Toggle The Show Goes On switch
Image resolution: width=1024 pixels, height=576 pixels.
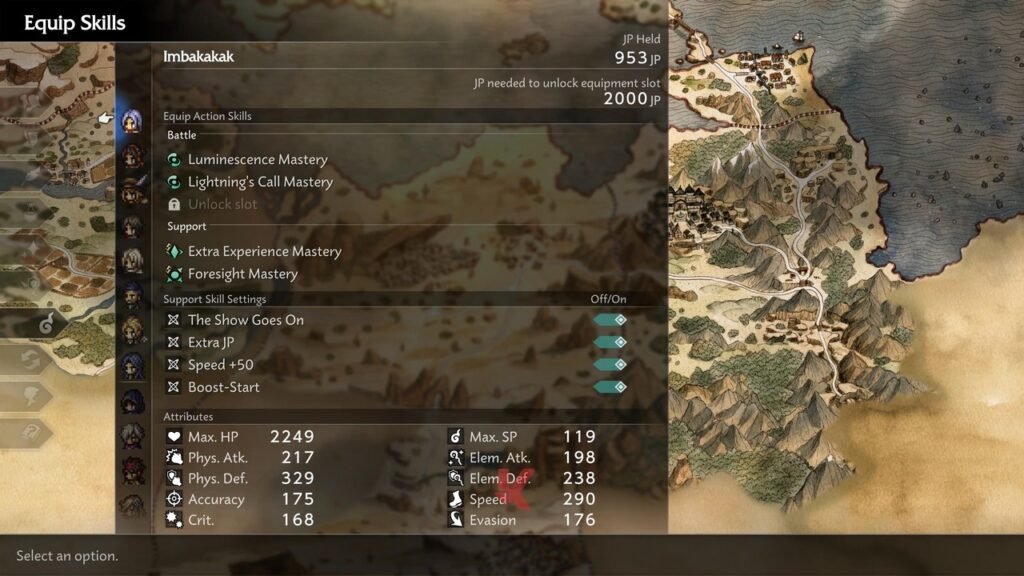(610, 320)
